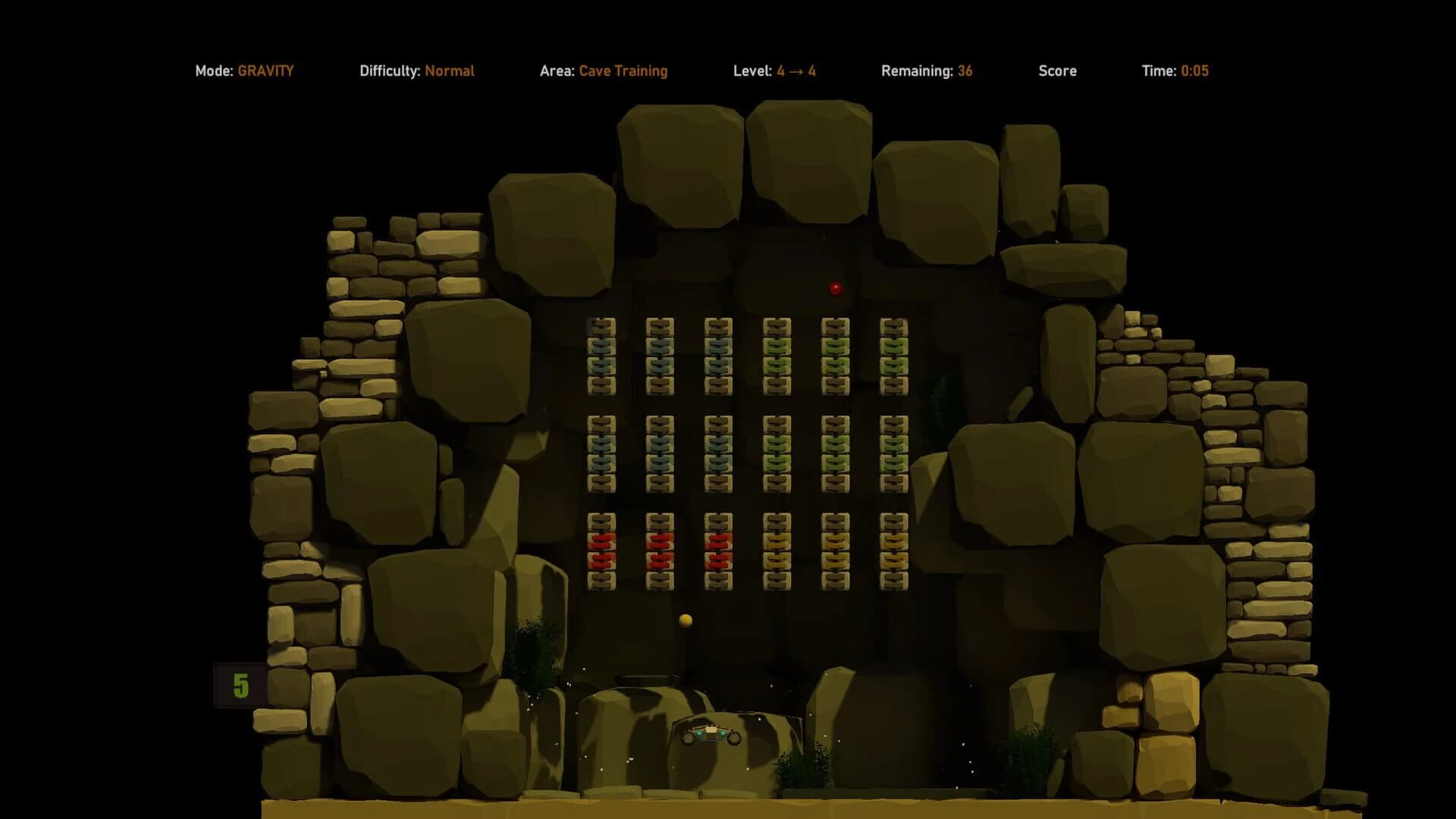Image resolution: width=1456 pixels, height=819 pixels.
Task: Click the yellow ball above the paddle
Action: [x=685, y=620]
